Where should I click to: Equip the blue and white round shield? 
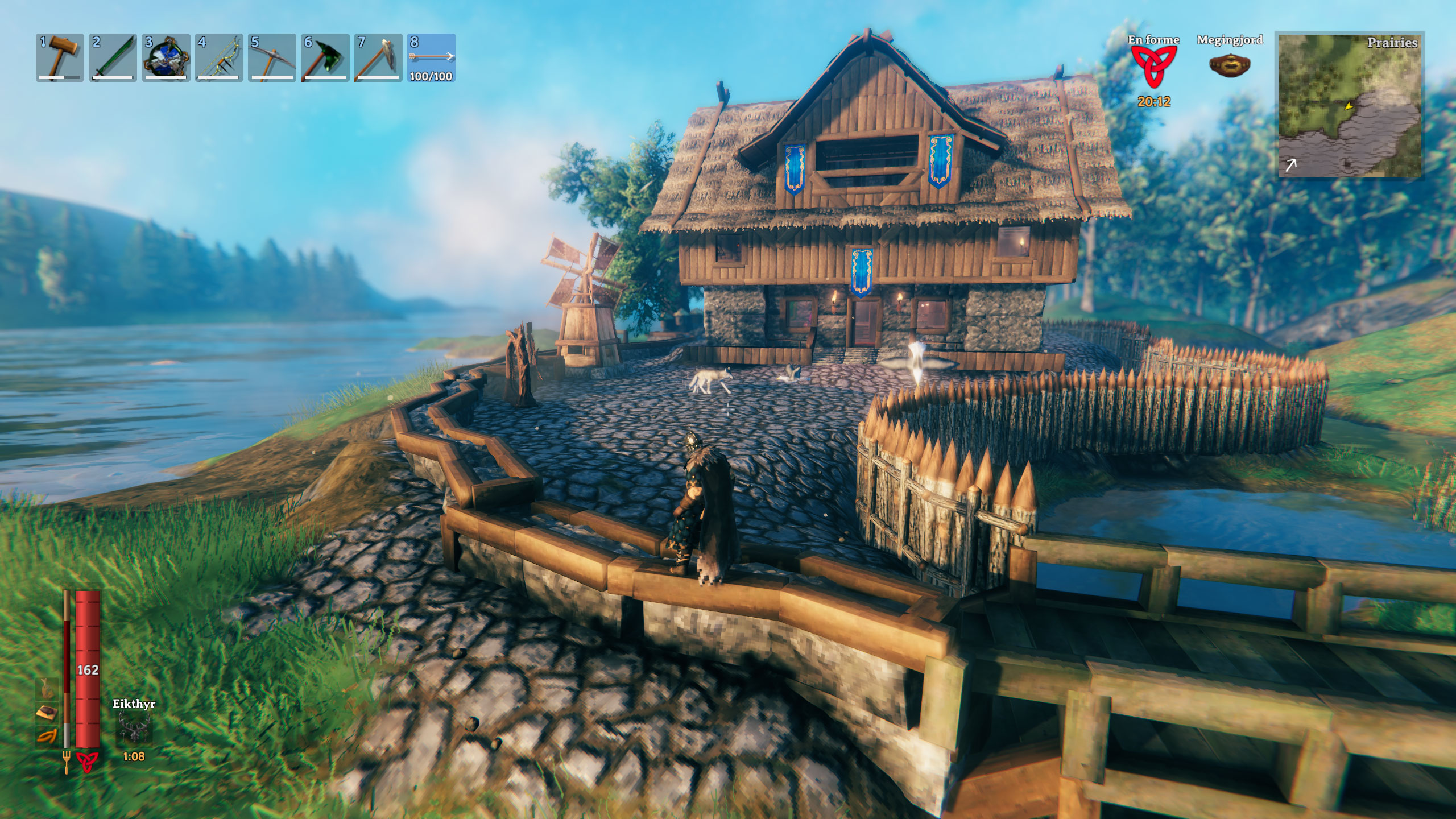166,57
